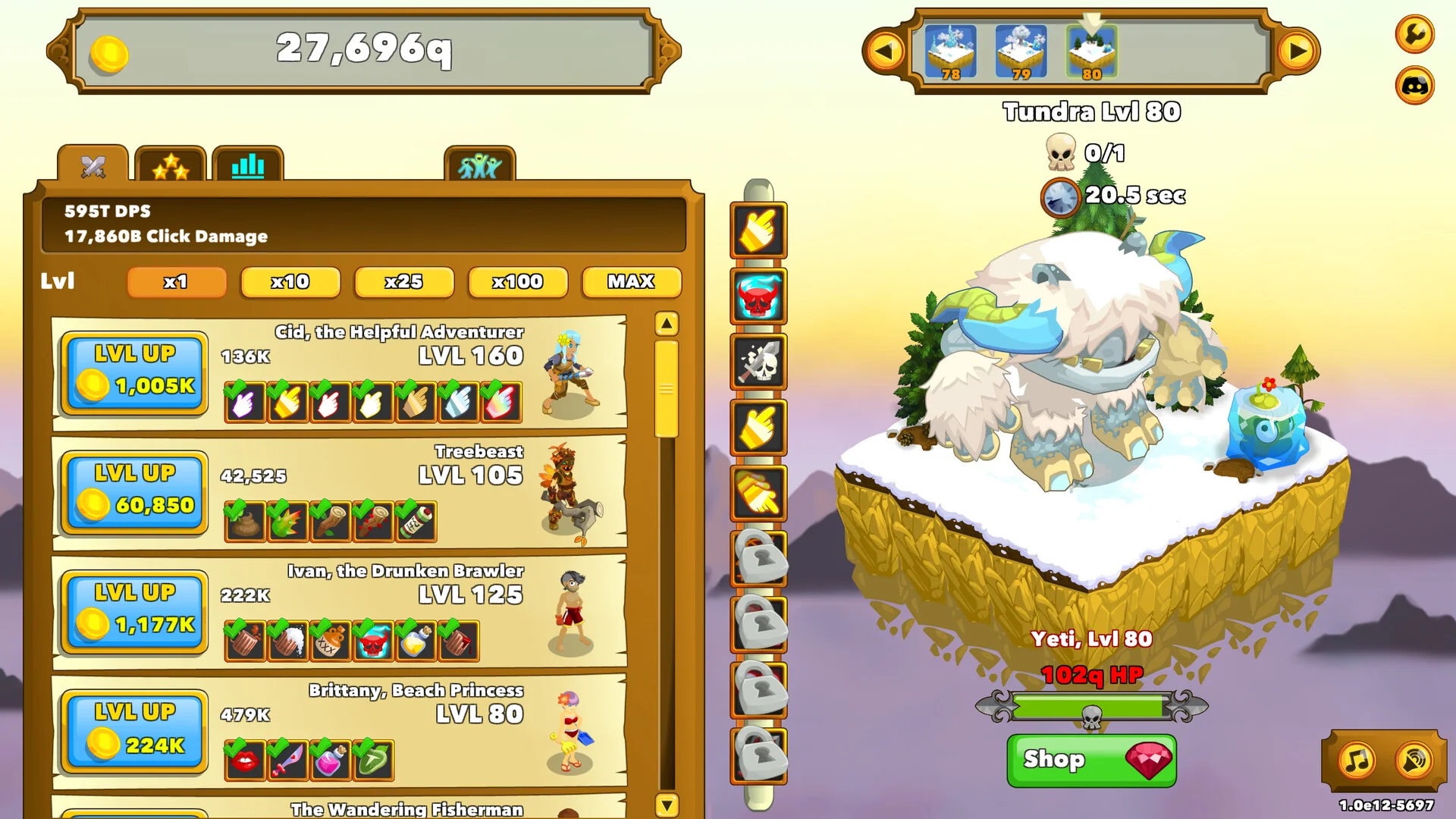Select the zone 78 thumbnail

coord(950,52)
